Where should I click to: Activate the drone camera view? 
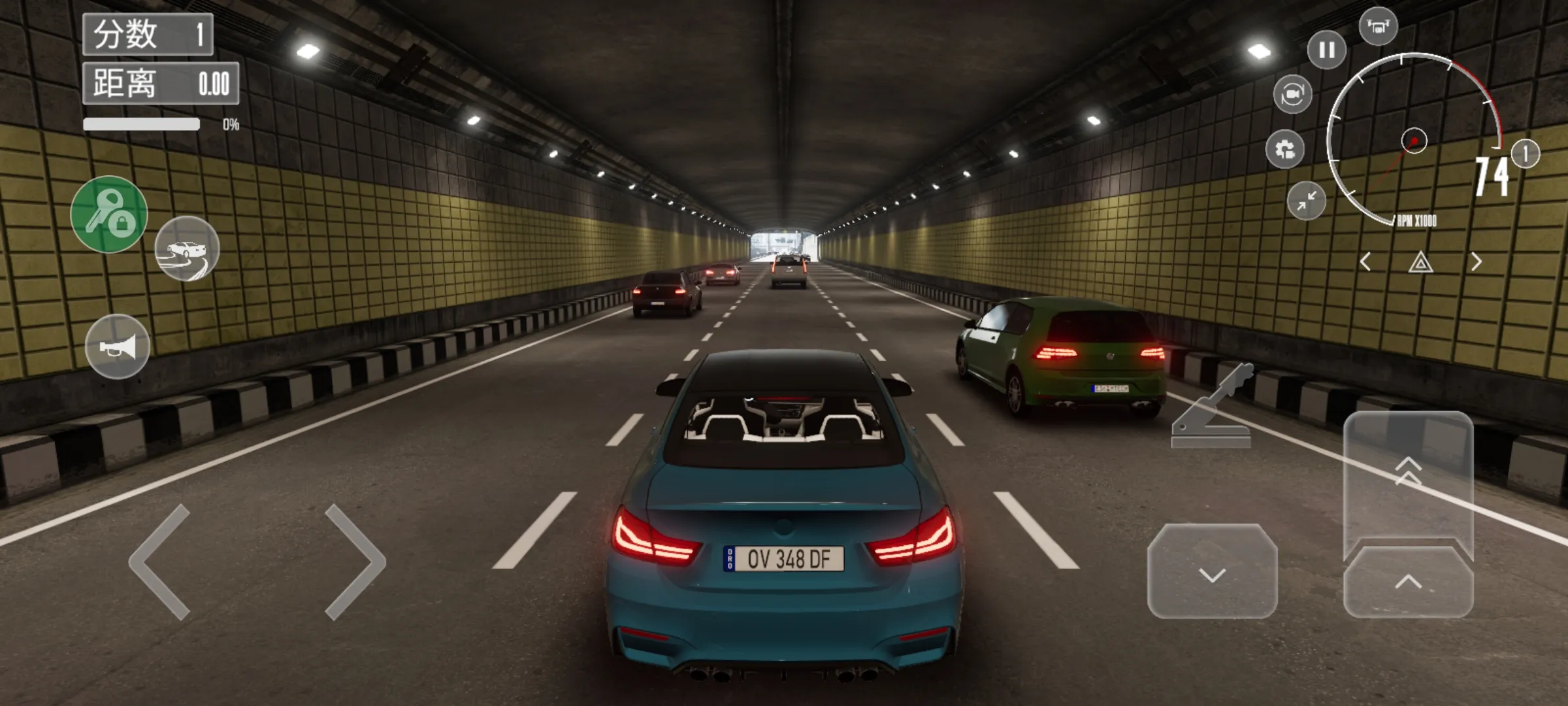coord(1378,27)
